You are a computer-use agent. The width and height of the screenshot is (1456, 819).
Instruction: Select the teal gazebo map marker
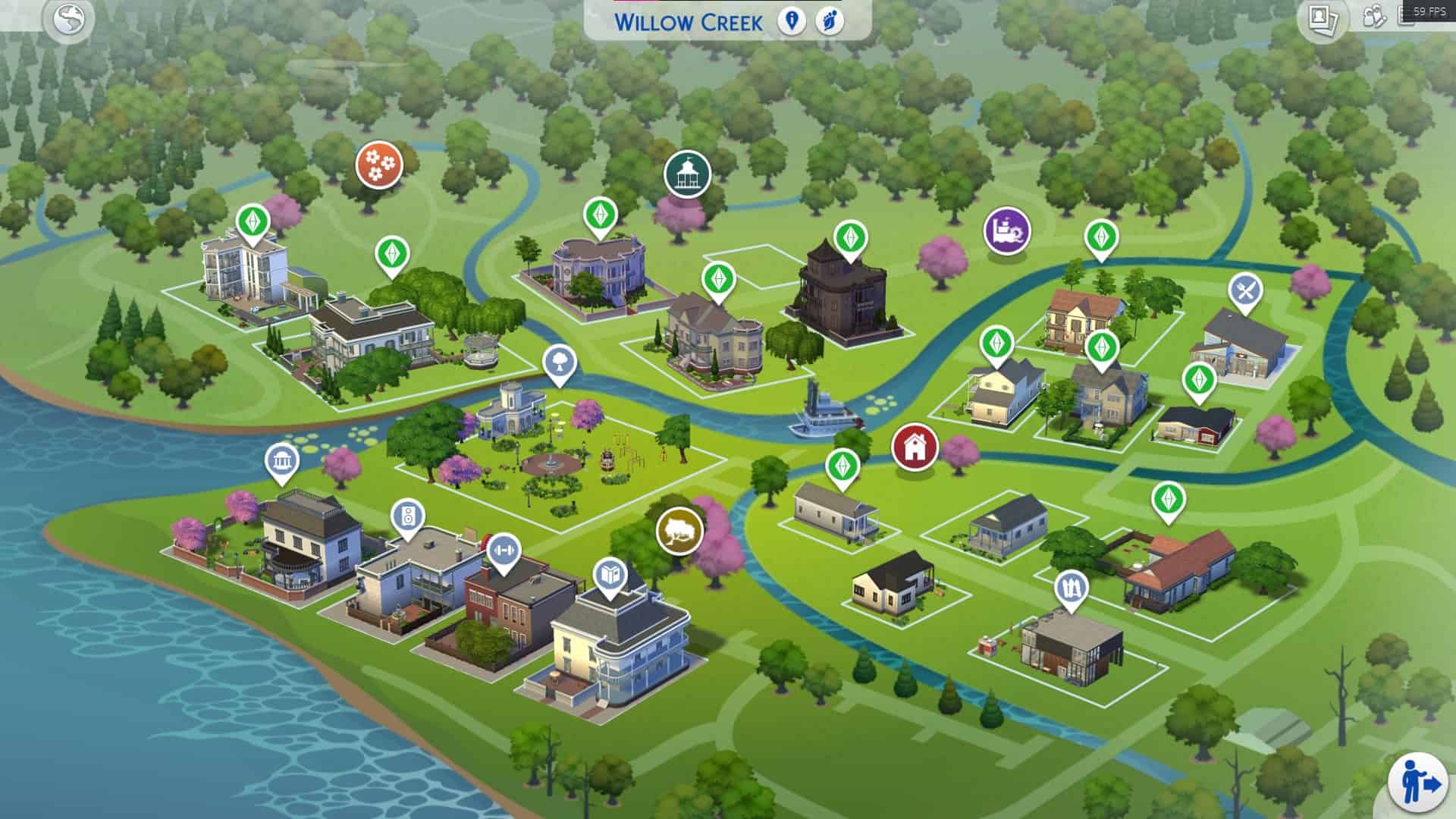[x=687, y=174]
